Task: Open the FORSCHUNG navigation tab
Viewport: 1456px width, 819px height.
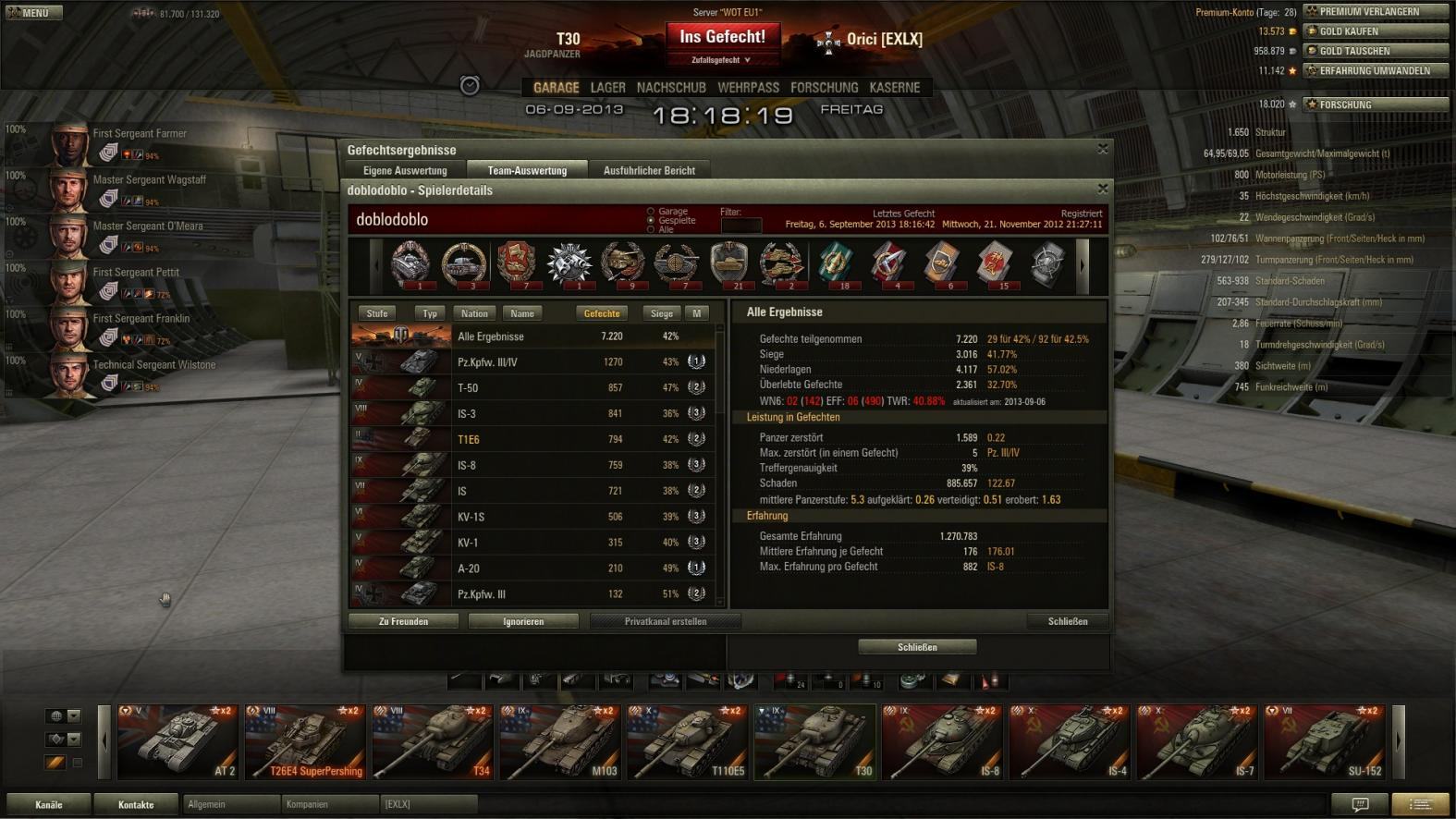Action: (x=824, y=88)
